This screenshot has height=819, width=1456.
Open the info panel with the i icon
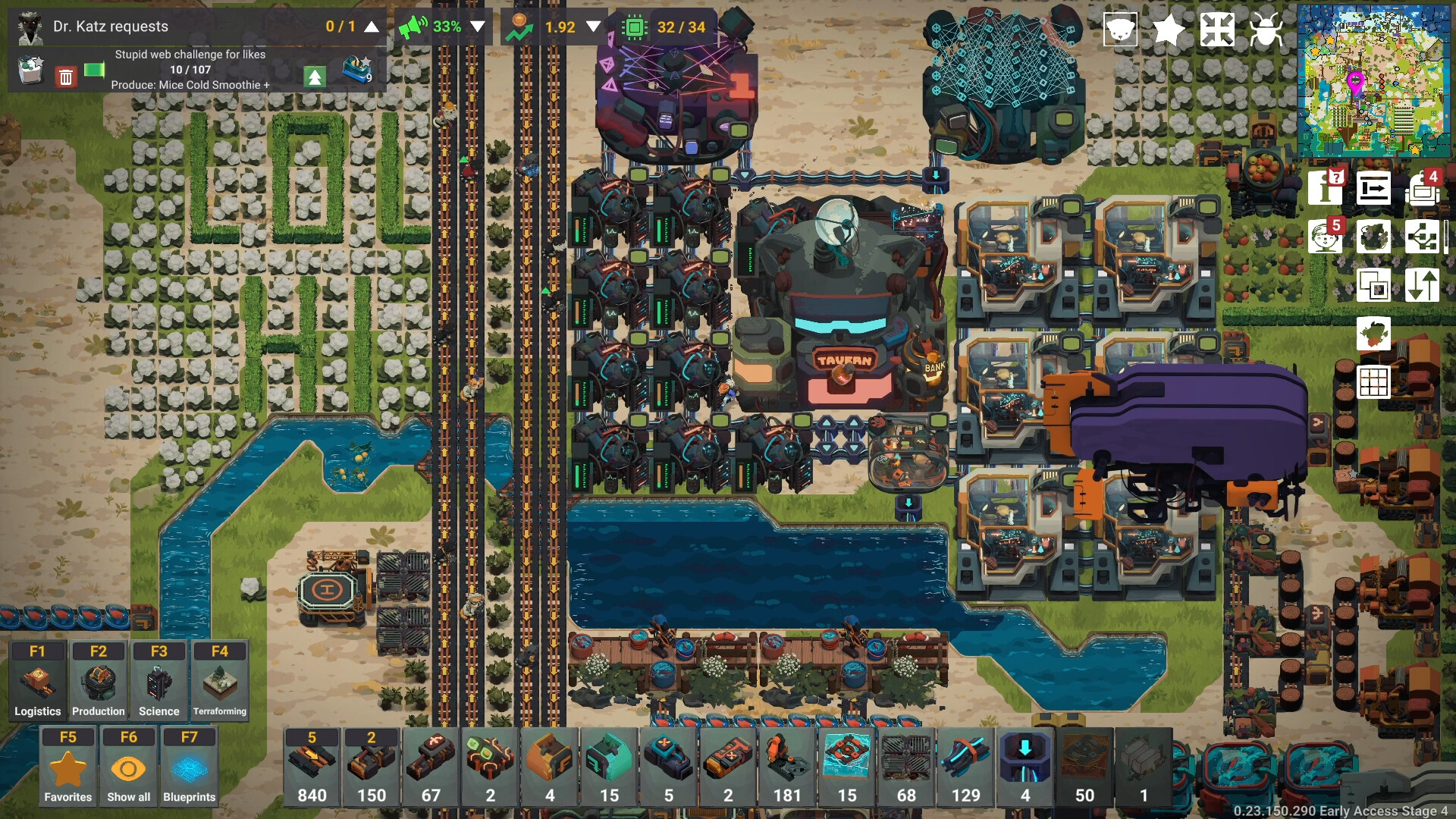pos(1326,188)
